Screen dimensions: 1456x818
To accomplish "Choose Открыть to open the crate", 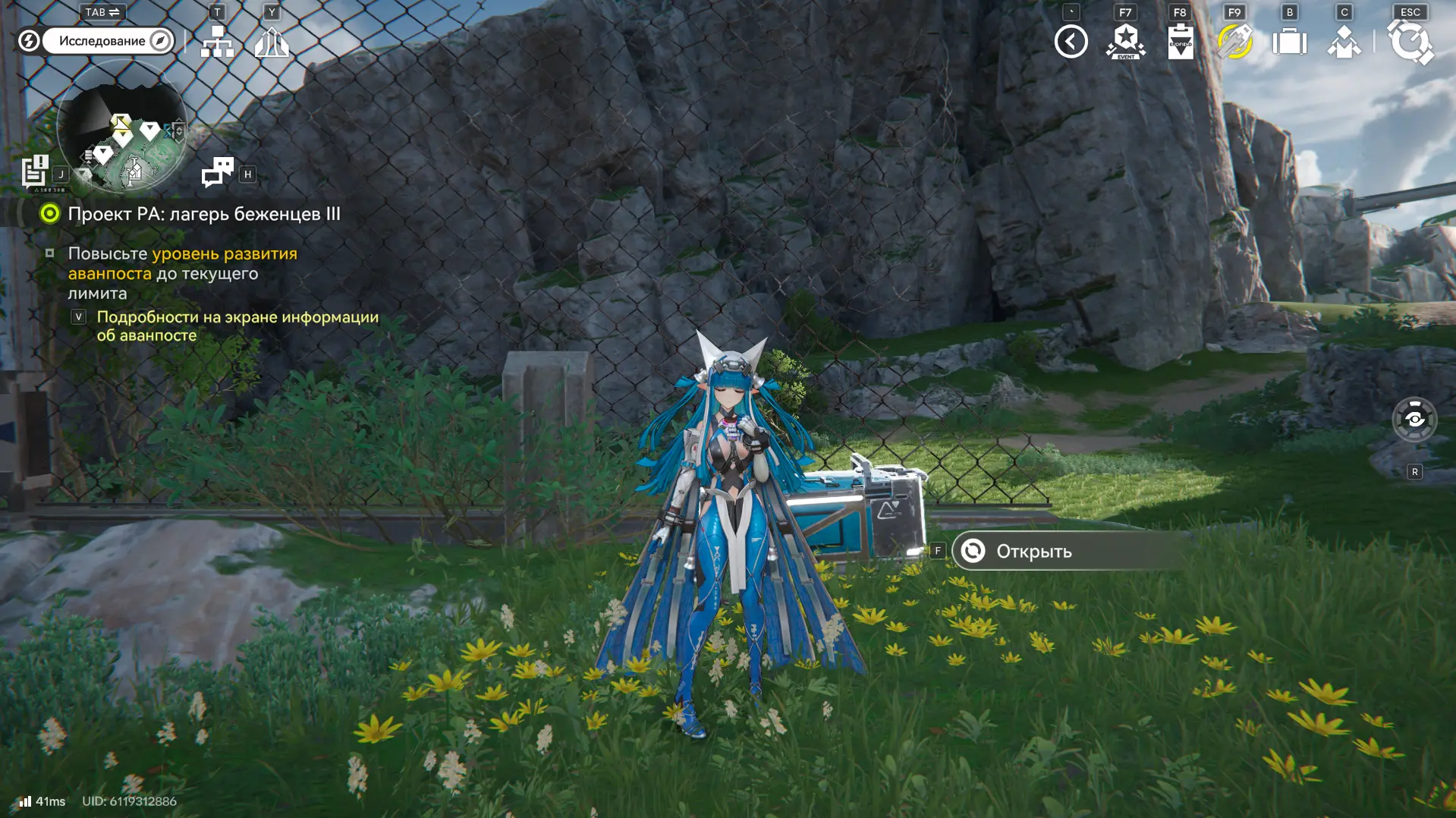I will (1033, 552).
